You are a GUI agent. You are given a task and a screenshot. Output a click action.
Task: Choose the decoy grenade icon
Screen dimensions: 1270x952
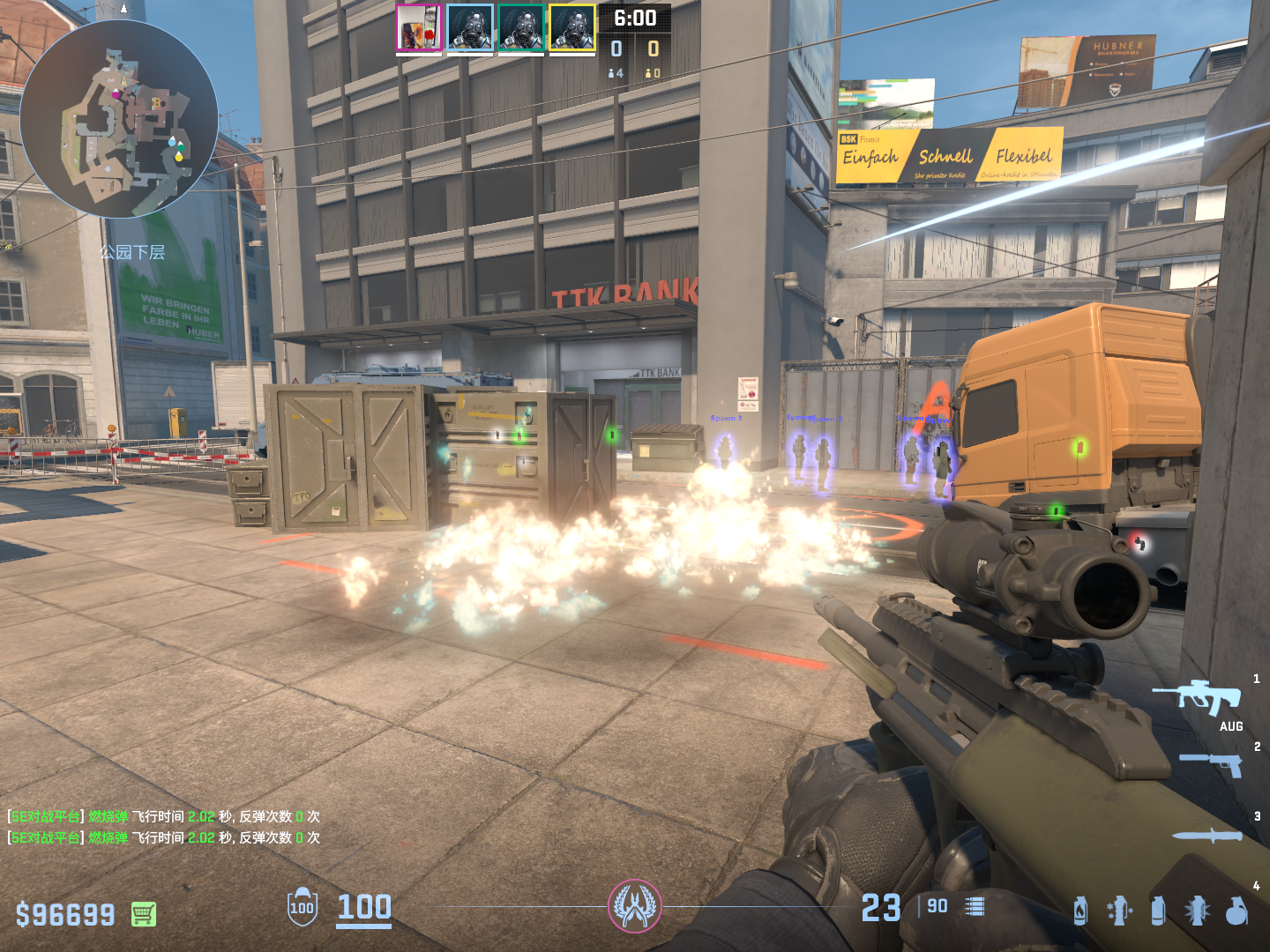[x=1119, y=911]
